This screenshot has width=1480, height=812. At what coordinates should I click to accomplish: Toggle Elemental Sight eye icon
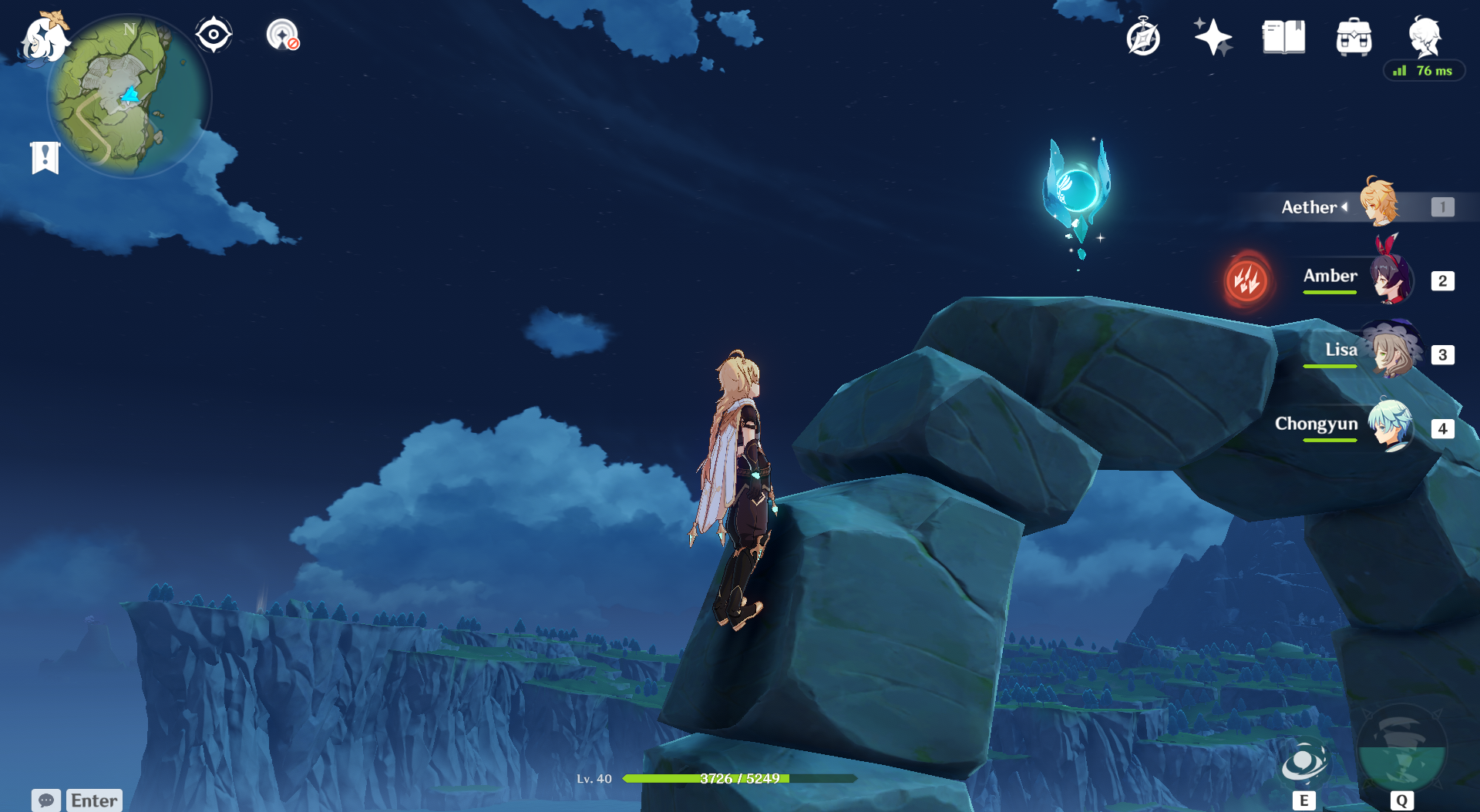[x=214, y=35]
